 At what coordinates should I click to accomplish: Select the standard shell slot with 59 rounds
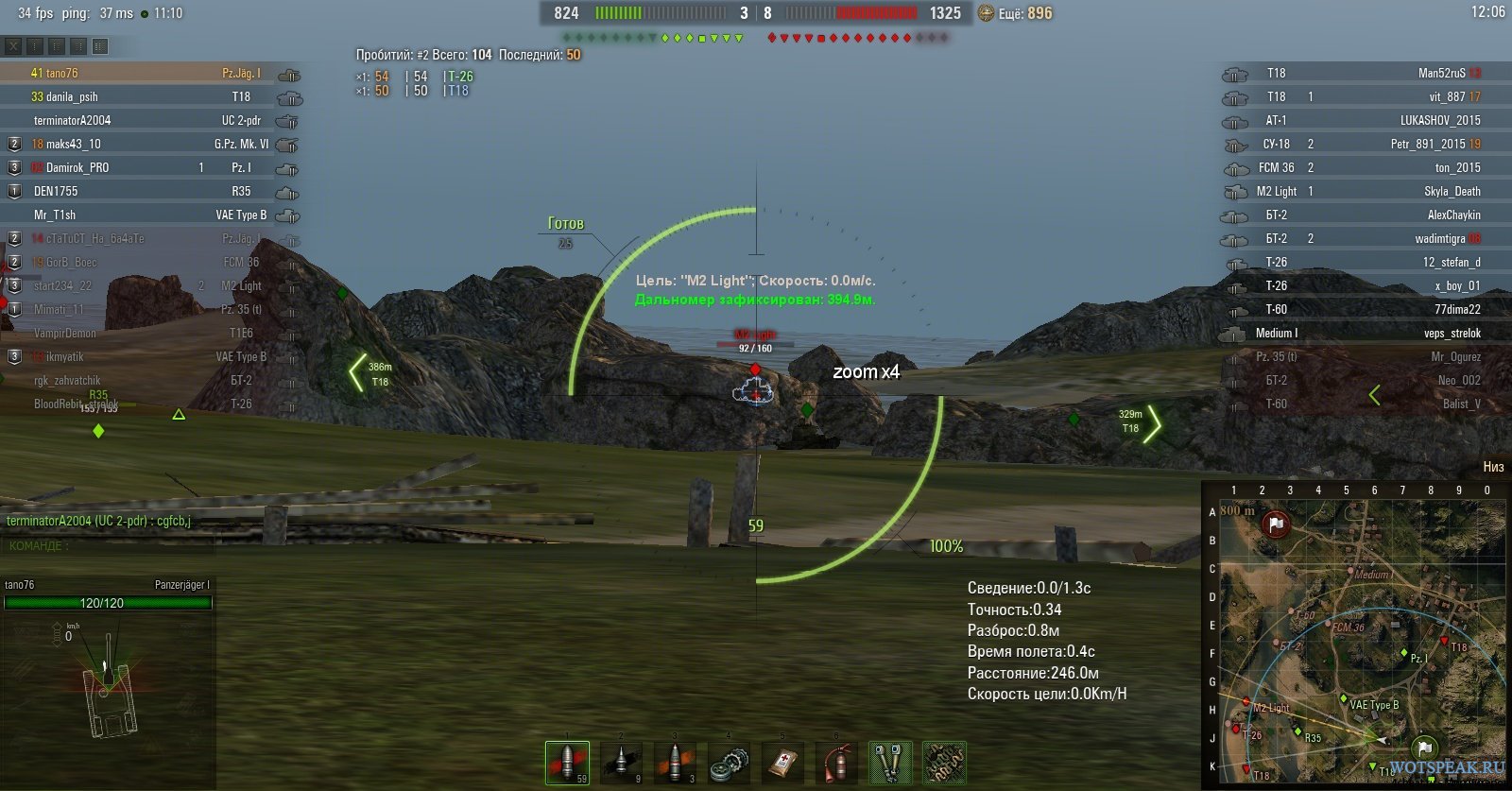tap(567, 762)
